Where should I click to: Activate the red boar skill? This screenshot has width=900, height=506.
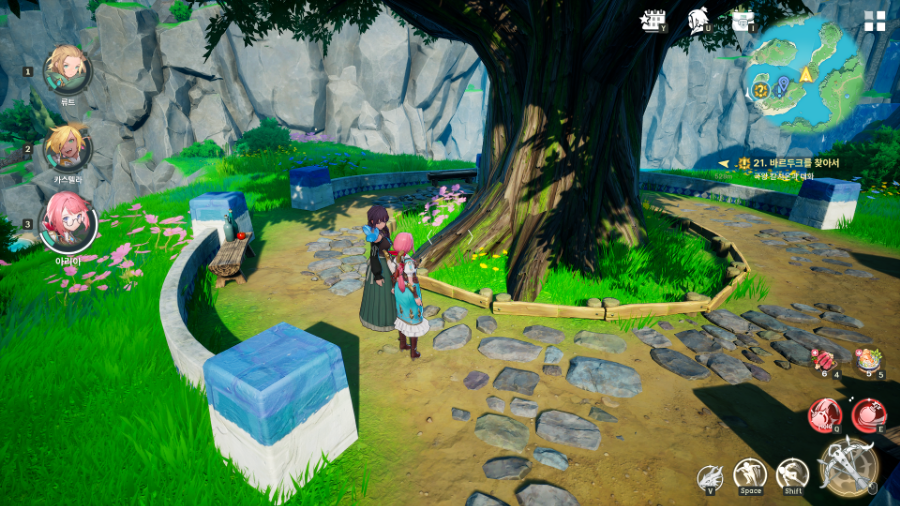[x=825, y=413]
